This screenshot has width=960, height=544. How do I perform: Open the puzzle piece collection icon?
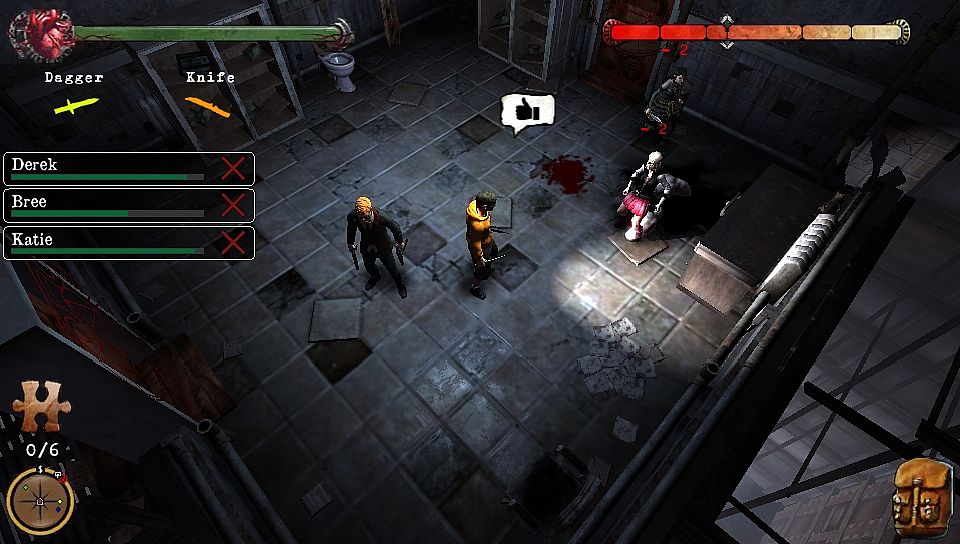41,409
